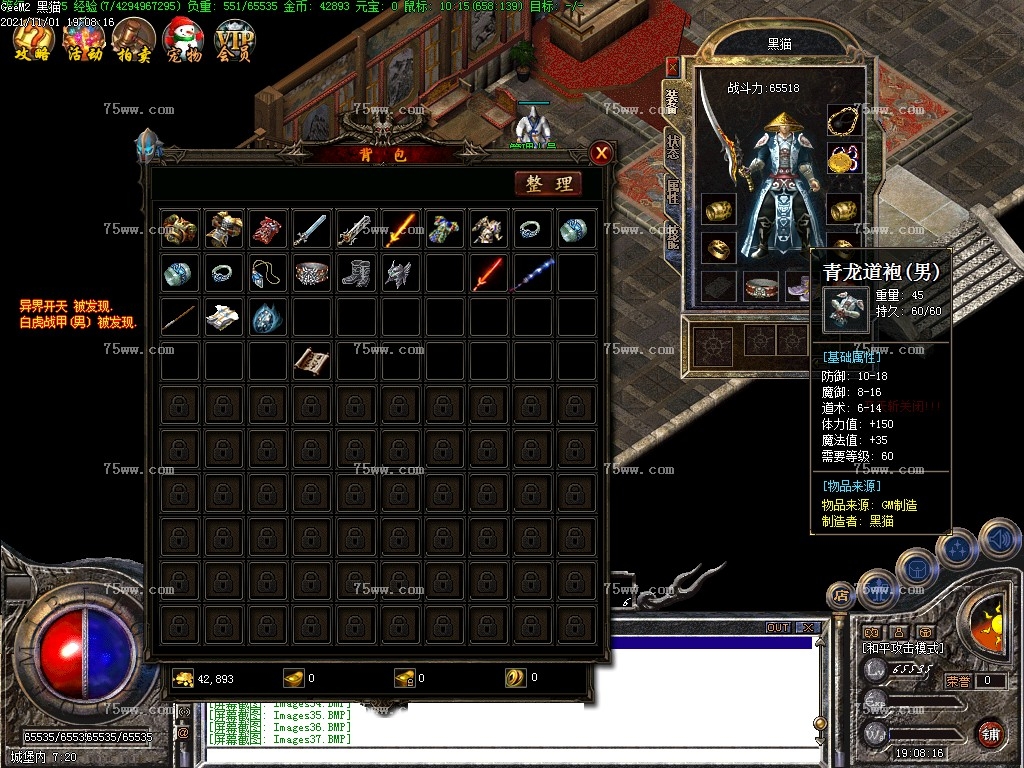The width and height of the screenshot is (1024, 768).
Task: Click the equipped gold necklace slot
Action: point(844,121)
